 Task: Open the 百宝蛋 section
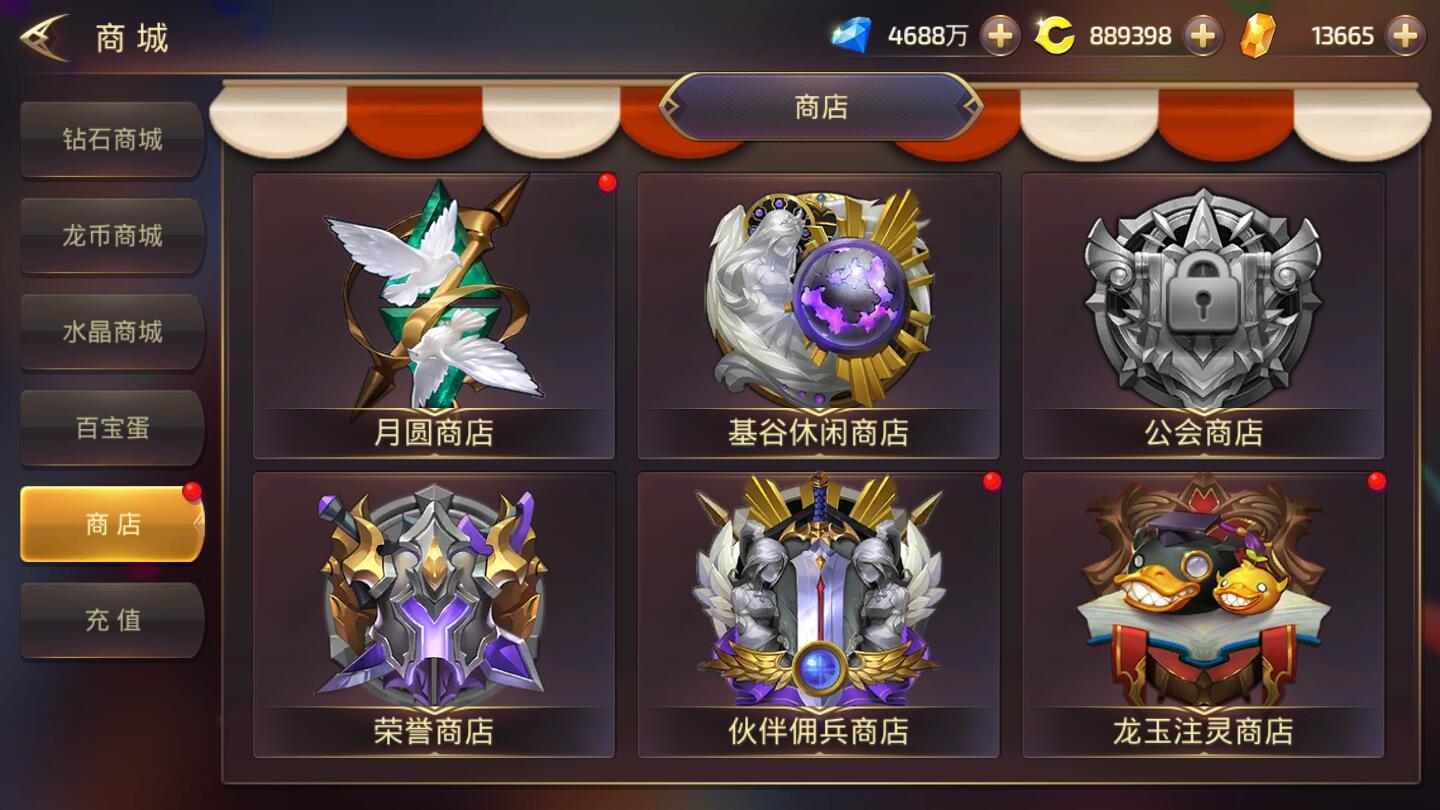(x=111, y=427)
